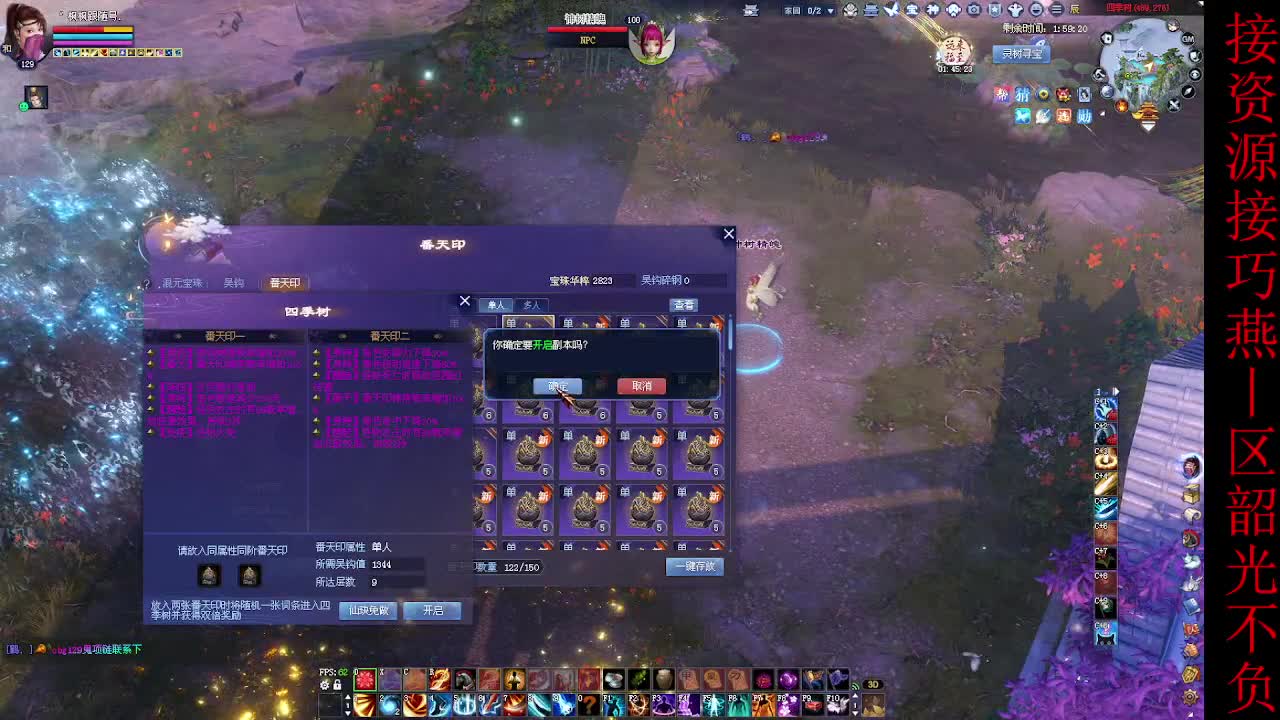
Task: Click the 猜 event icon near the minimap
Action: click(x=1023, y=94)
